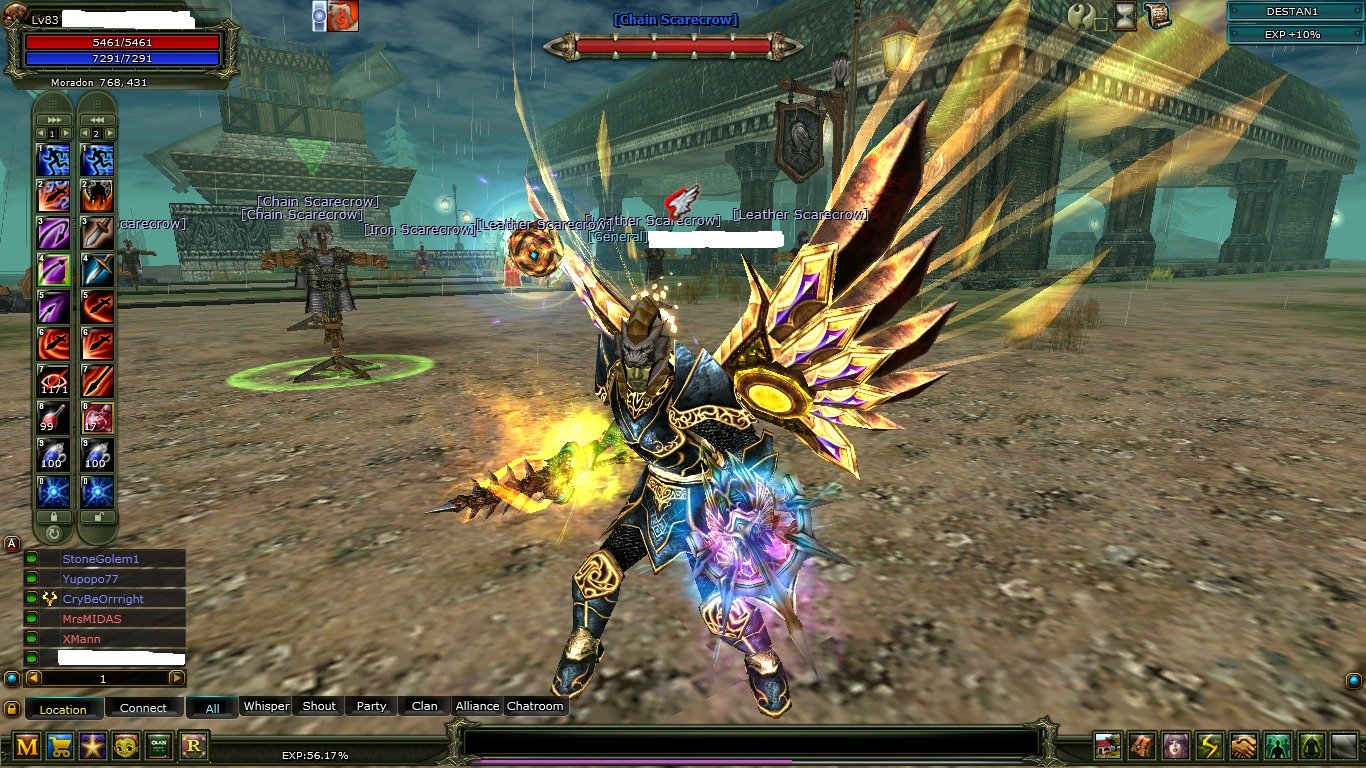Open the scroll quest icon

(1159, 15)
